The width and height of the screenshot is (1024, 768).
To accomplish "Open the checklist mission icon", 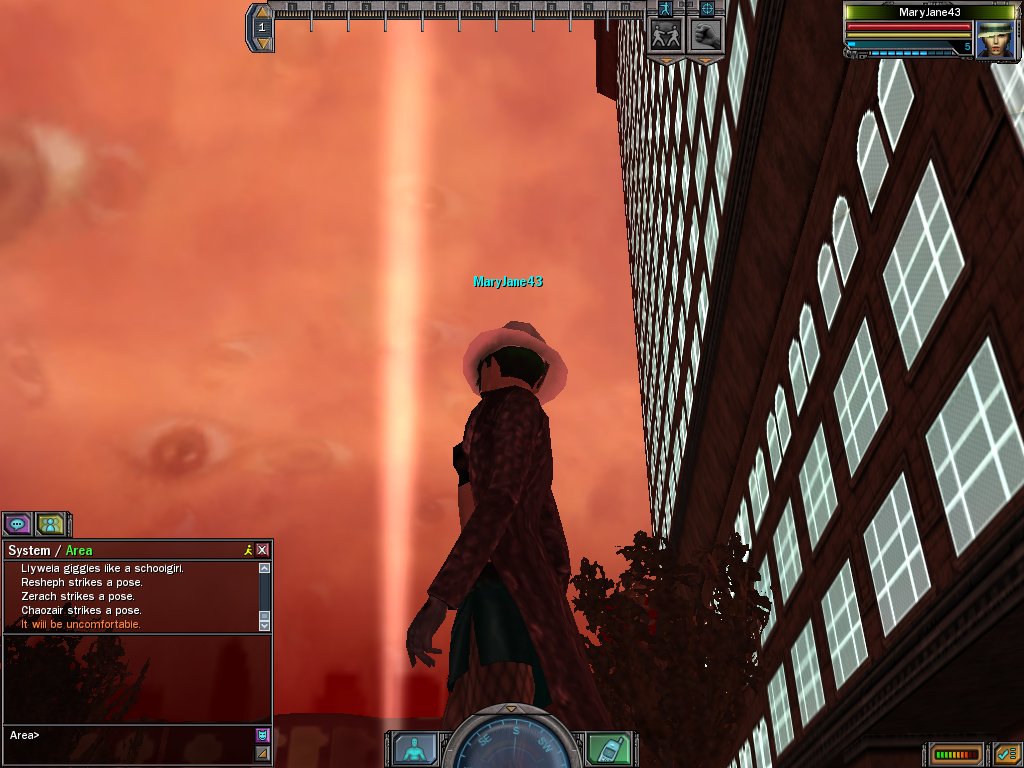I will [1005, 754].
